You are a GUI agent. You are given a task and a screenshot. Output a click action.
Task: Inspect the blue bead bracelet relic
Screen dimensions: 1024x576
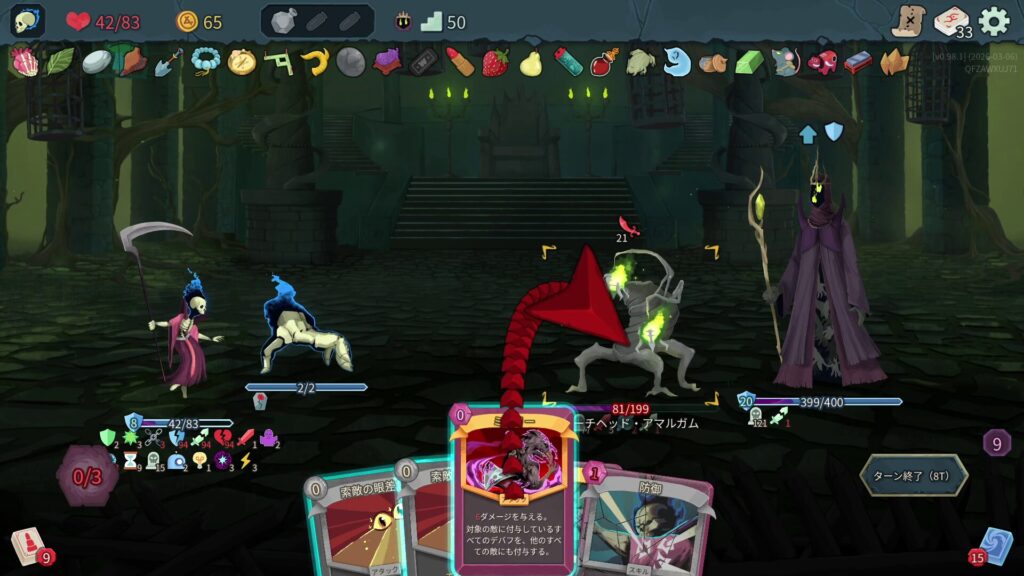[205, 62]
